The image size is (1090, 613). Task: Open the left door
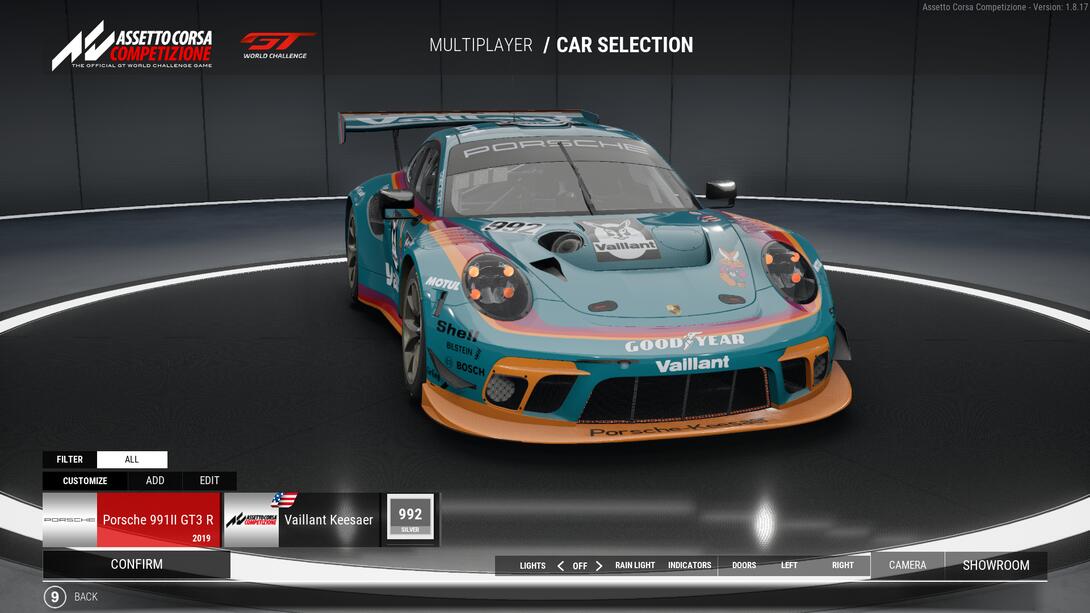[789, 566]
